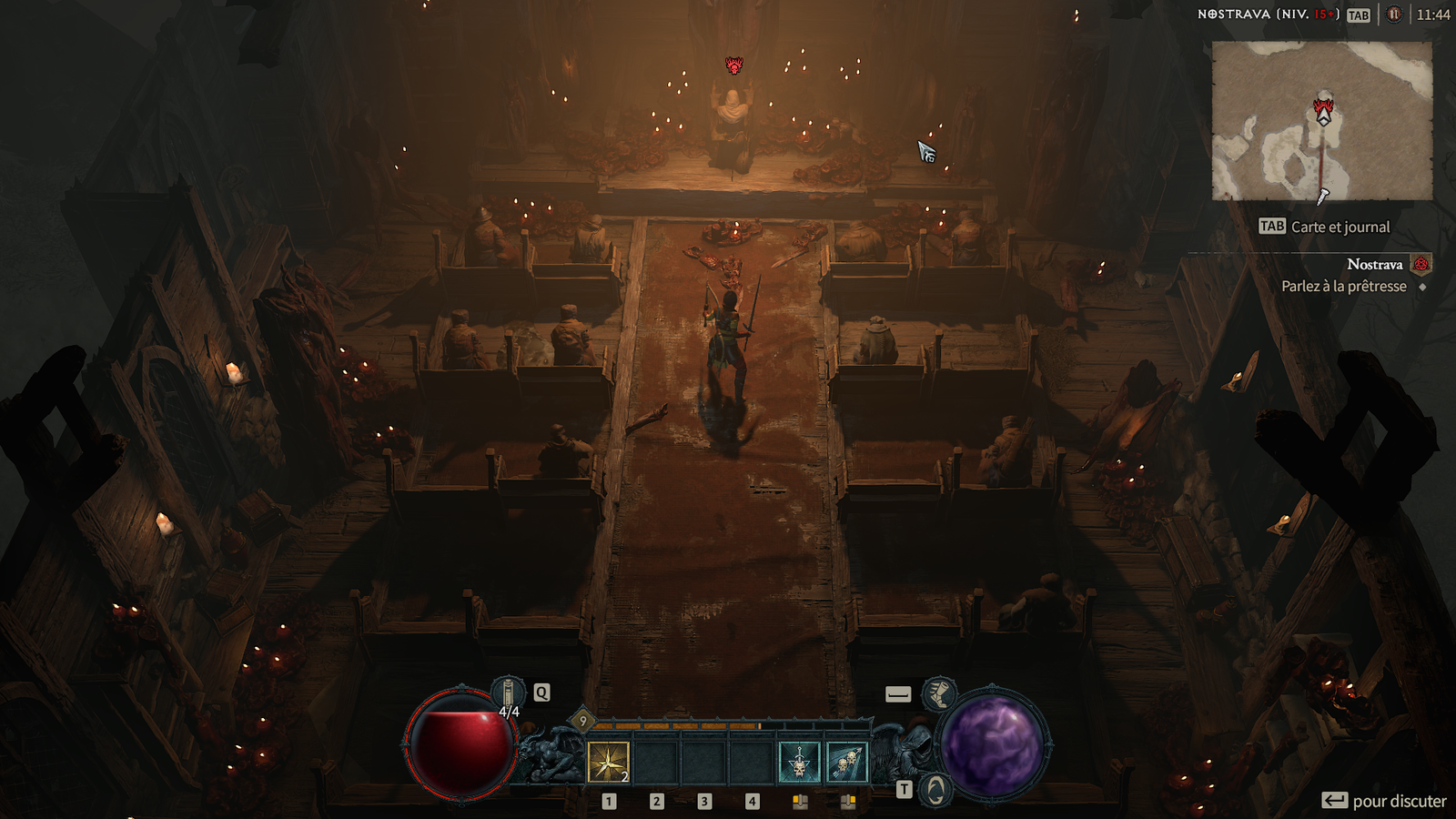The height and width of the screenshot is (819, 1456).
Task: Click the level 9 badge on experience bar
Action: pyautogui.click(x=583, y=721)
